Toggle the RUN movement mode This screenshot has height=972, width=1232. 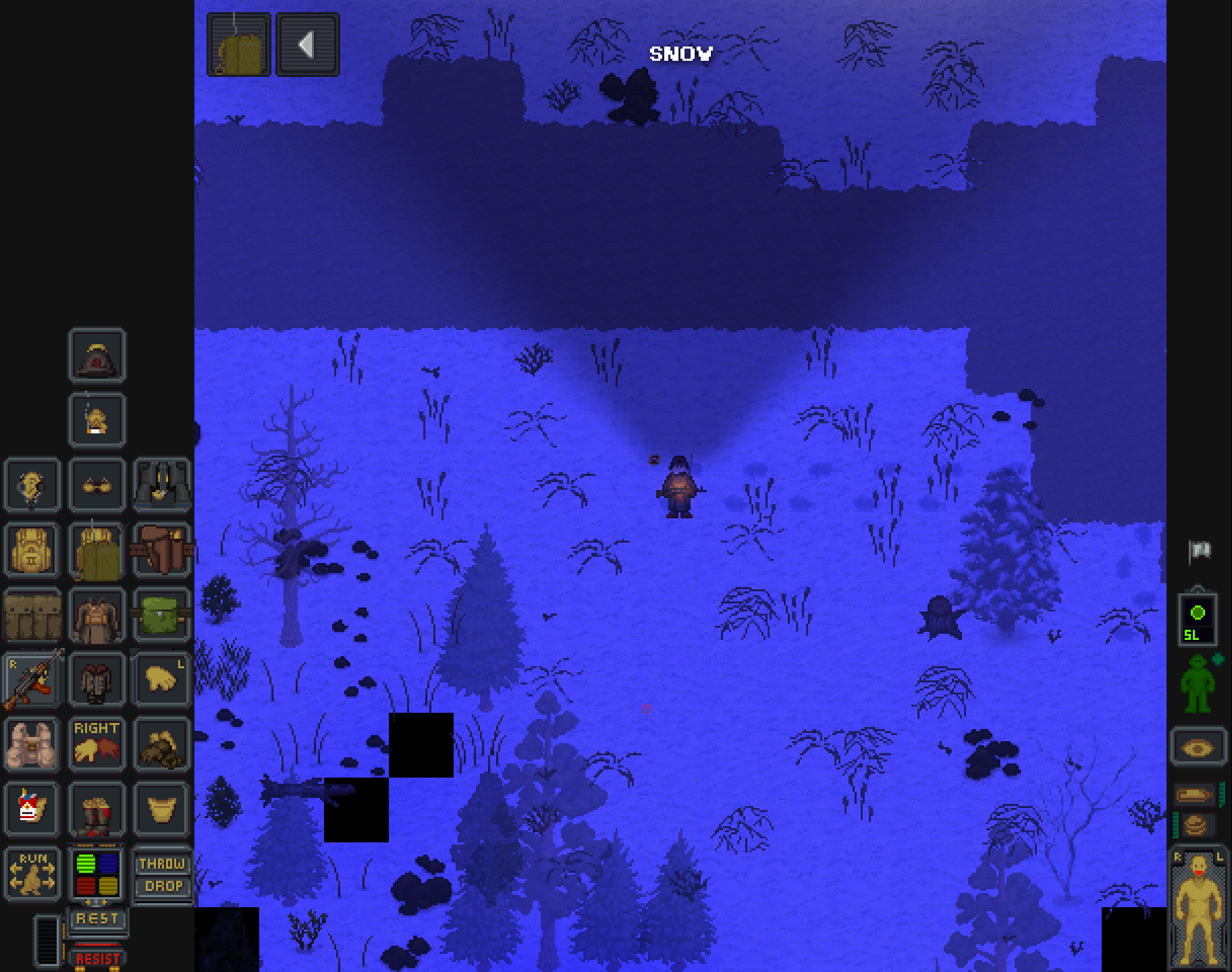32,873
